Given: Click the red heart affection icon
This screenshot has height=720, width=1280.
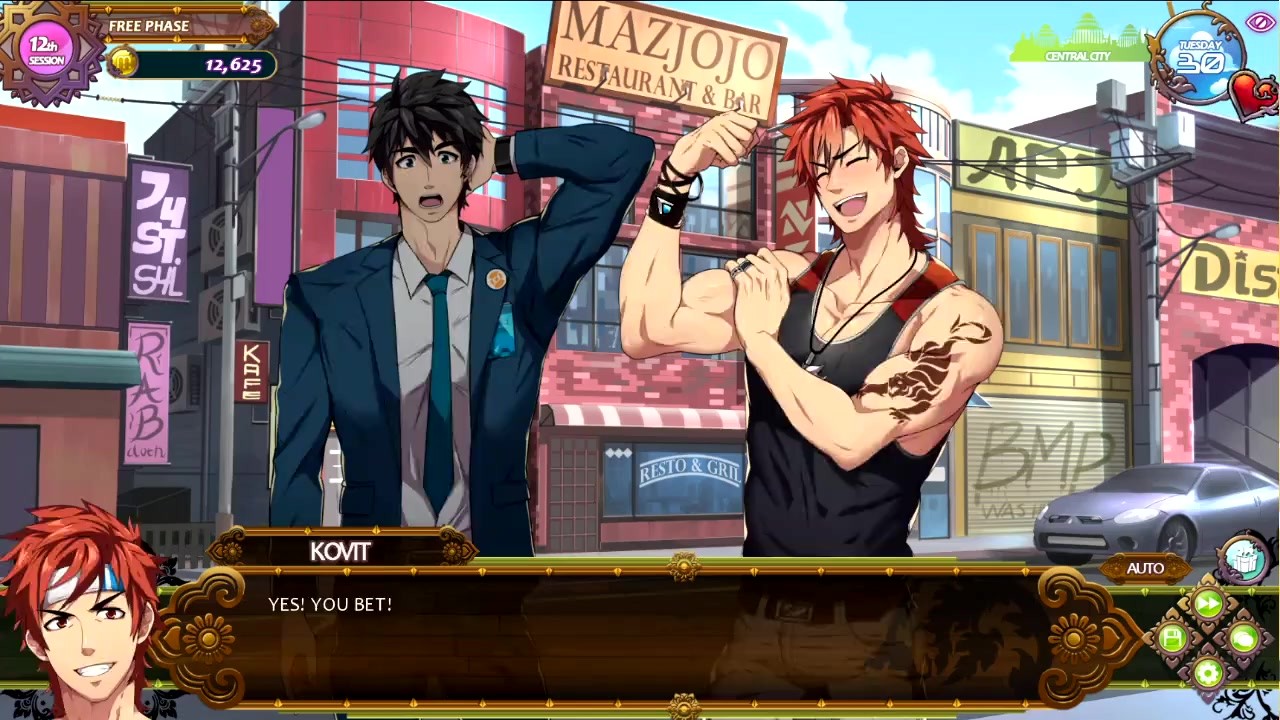Looking at the screenshot, I should click(x=1251, y=94).
